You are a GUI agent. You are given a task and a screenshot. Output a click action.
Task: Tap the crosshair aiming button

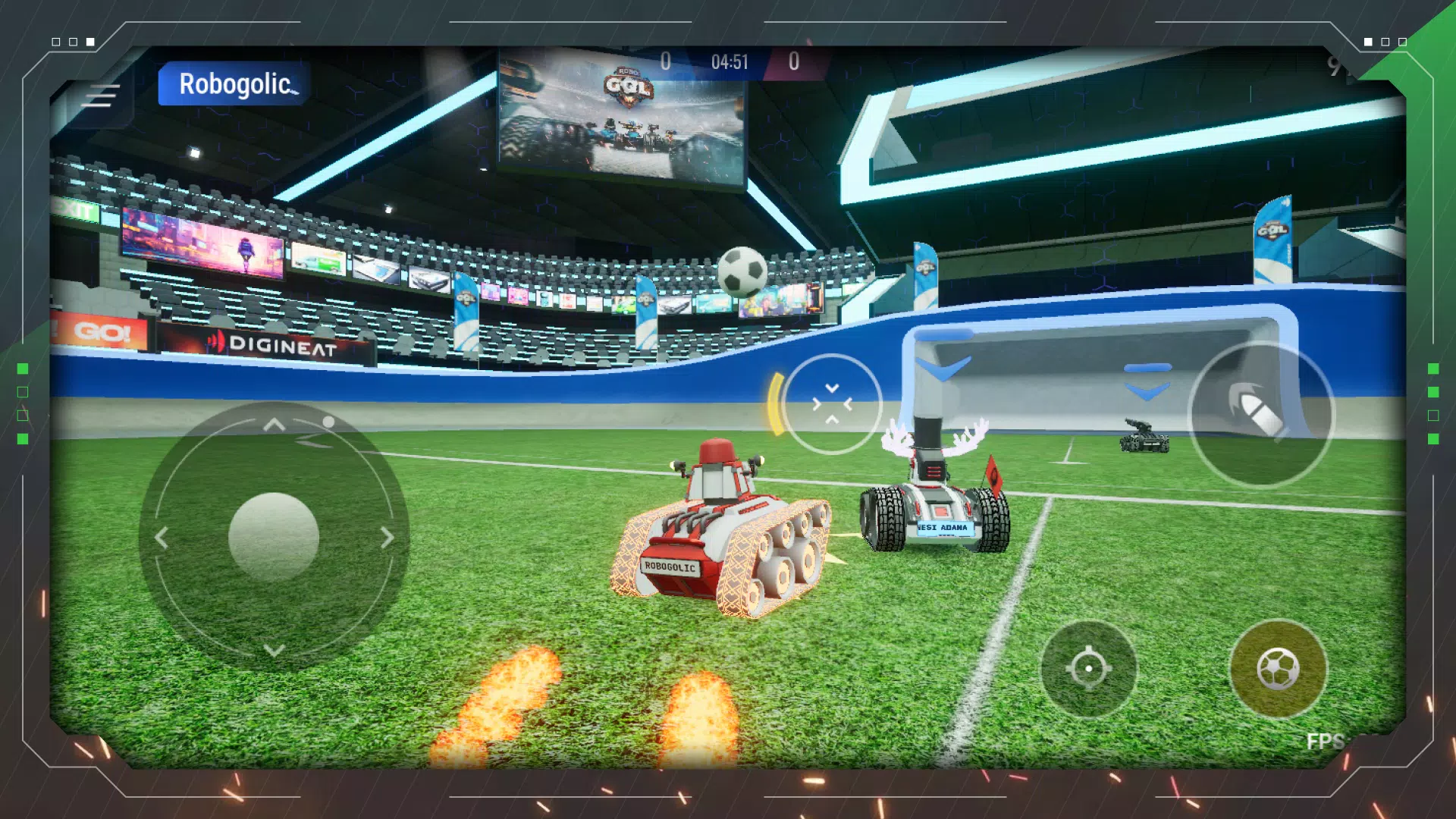point(833,404)
